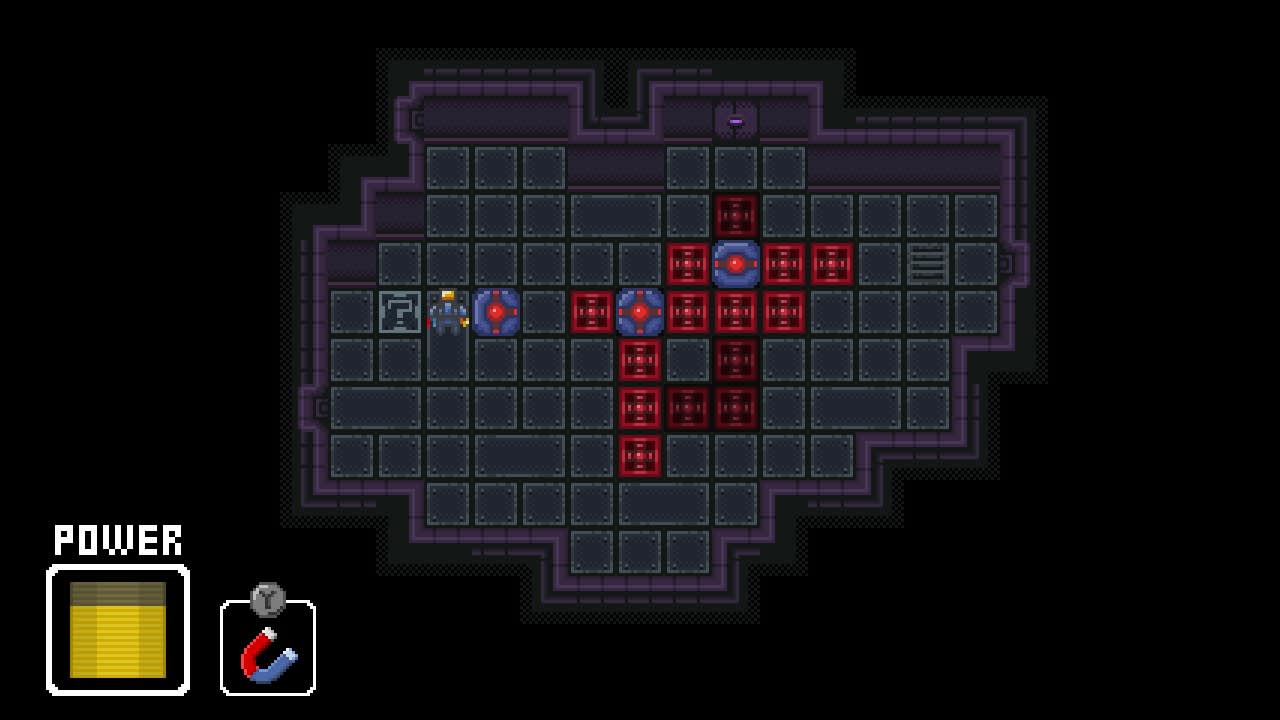
Task: Click the red tile left of the lower orb
Action: click(x=592, y=311)
